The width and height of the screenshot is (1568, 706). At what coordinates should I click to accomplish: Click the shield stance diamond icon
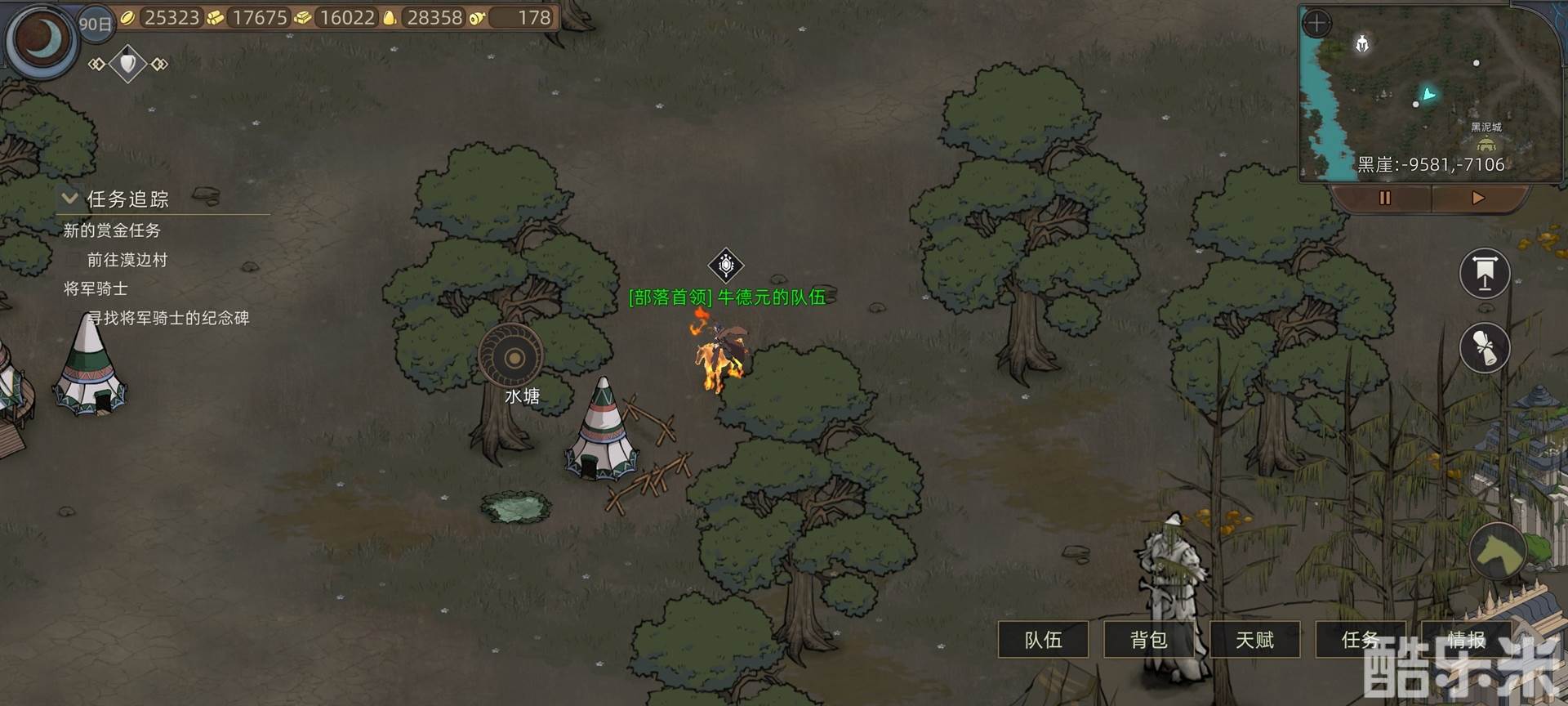point(128,64)
